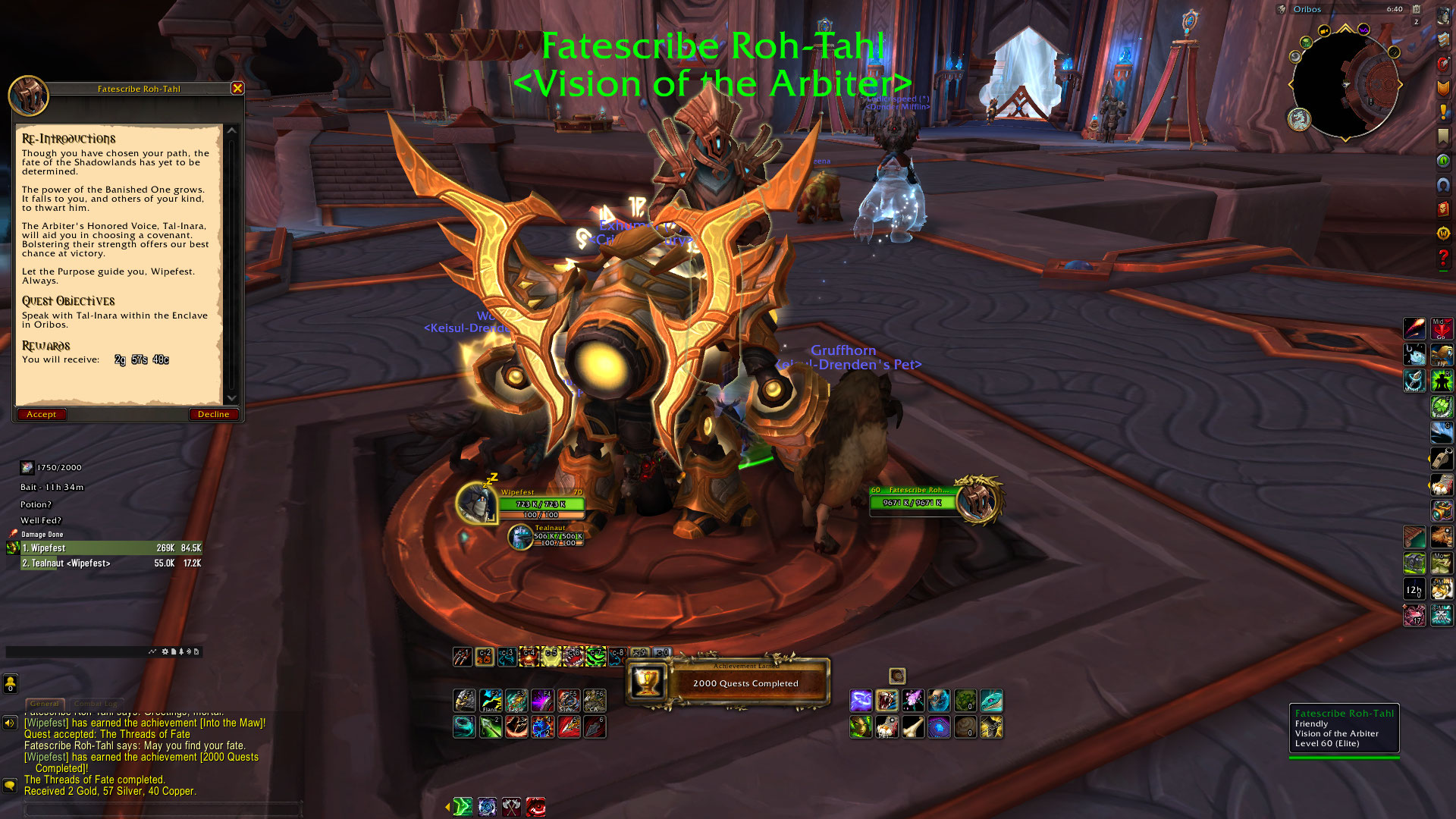The image size is (1456, 819).
Task: Use the bone pet ability icon
Action: [913, 726]
